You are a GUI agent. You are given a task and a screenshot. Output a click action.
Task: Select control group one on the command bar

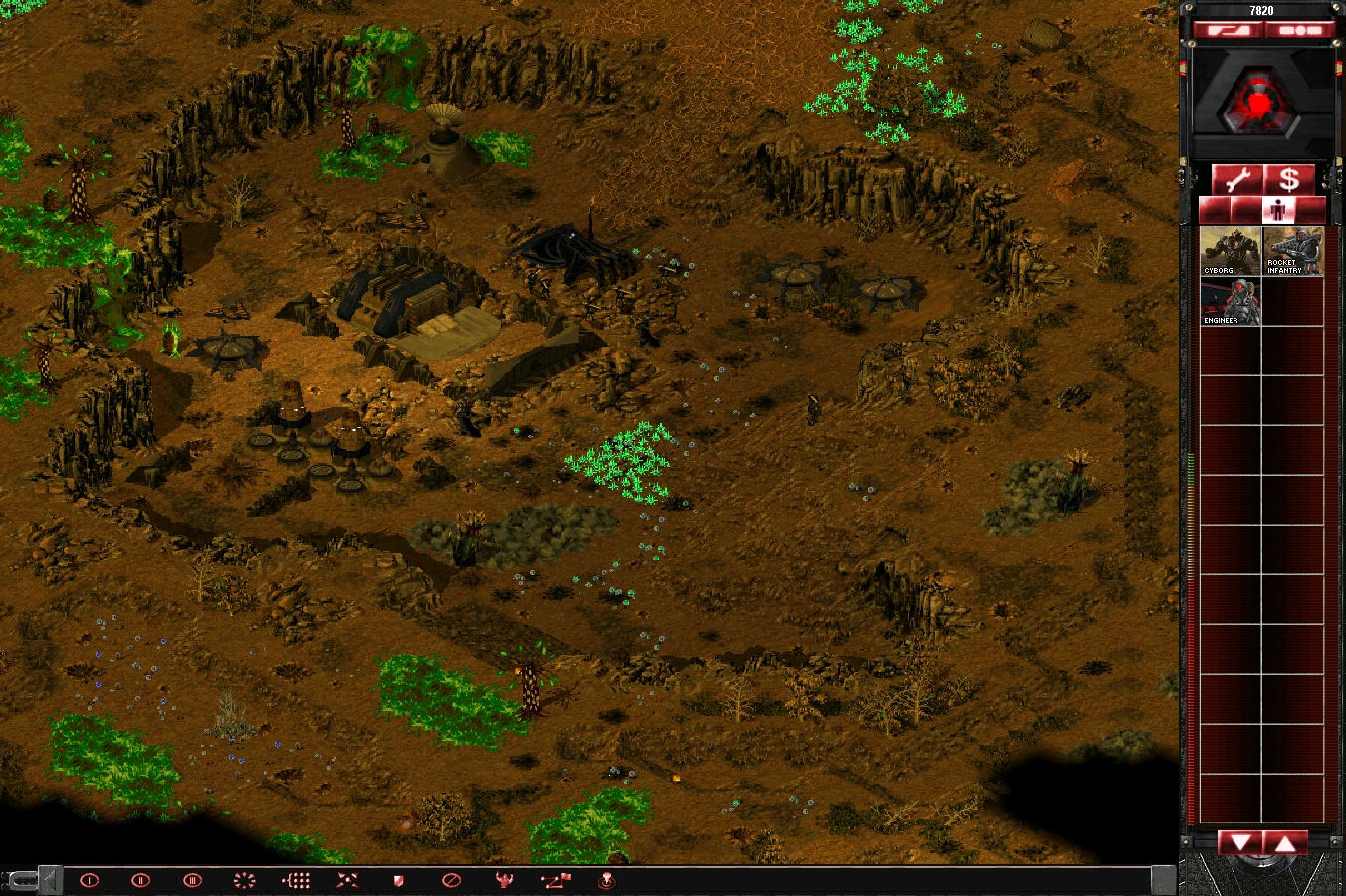[90, 880]
